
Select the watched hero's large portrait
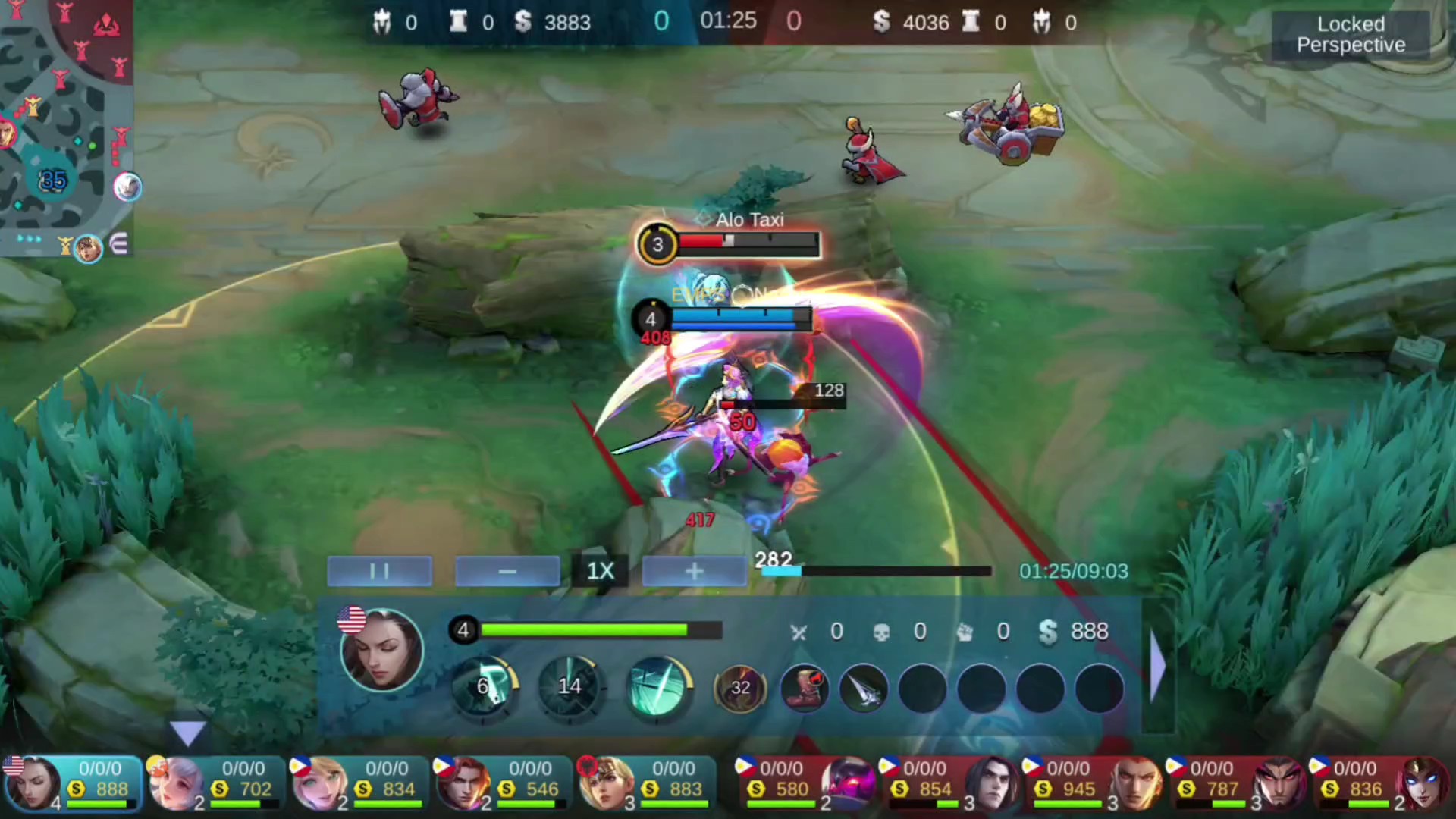[x=381, y=650]
